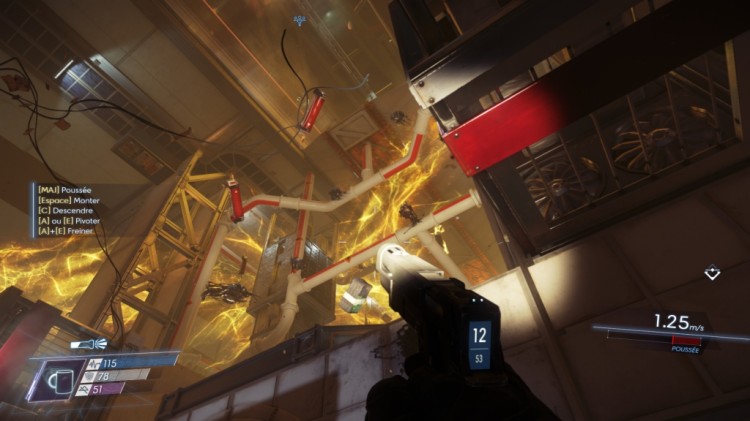Select the white diamond objective marker

pos(712,271)
